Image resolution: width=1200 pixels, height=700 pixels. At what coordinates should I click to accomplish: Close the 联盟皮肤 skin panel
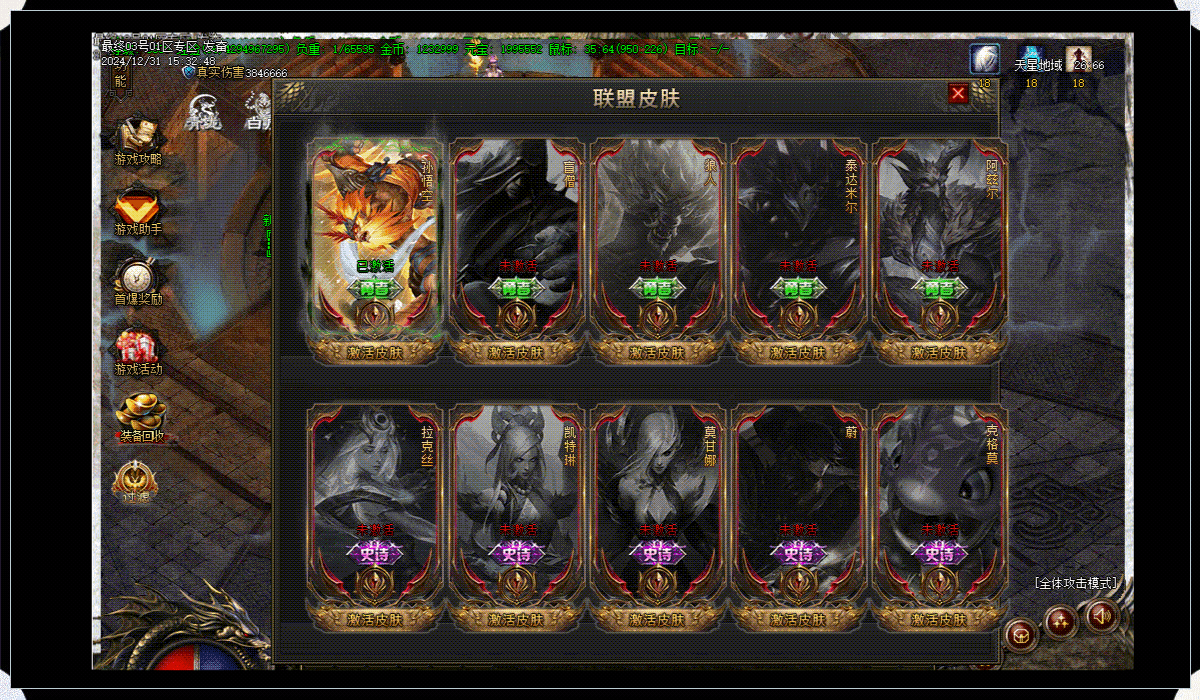pos(958,93)
